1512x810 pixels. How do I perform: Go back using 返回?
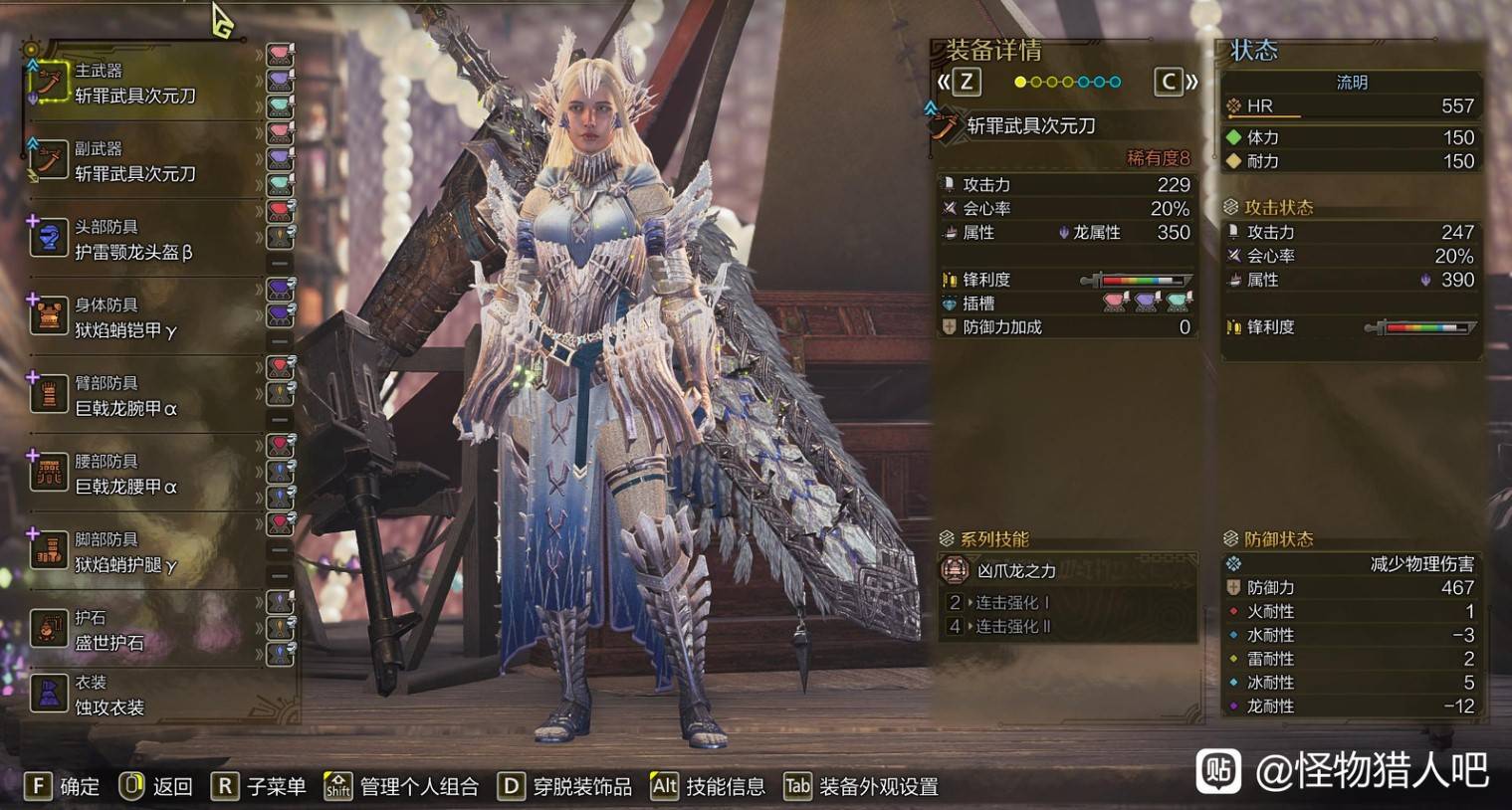click(156, 786)
